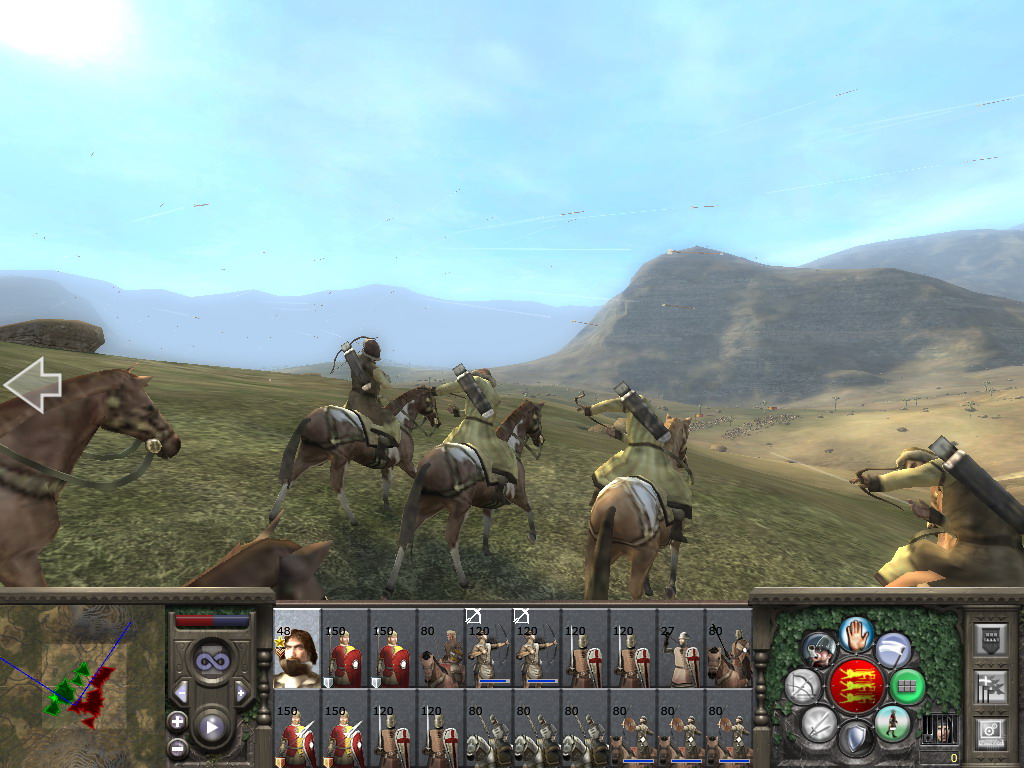Toggle run mode with running man icon
1024x768 pixels.
click(892, 722)
